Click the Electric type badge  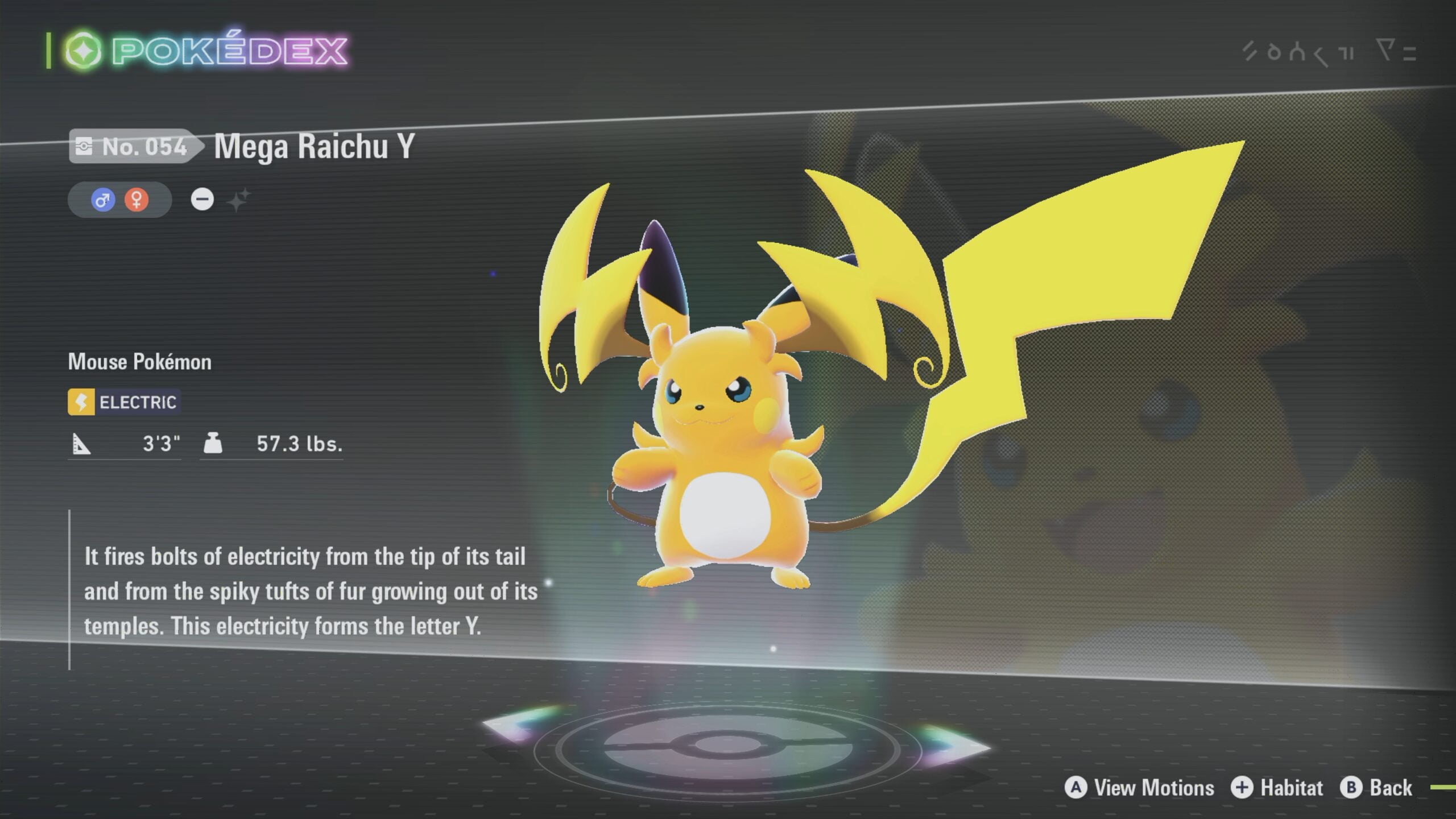[124, 402]
